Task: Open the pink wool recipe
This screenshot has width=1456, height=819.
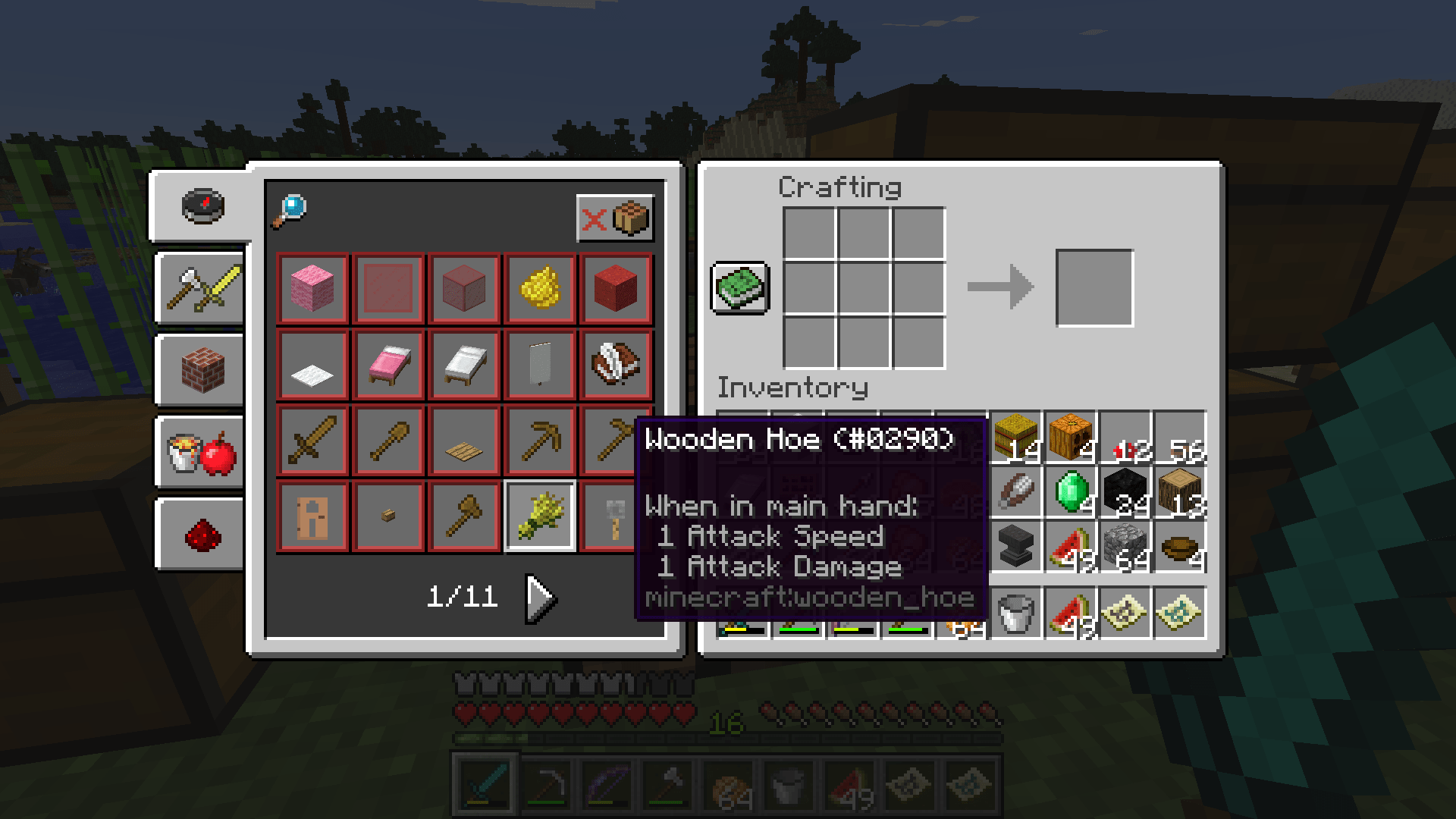Action: (x=311, y=288)
